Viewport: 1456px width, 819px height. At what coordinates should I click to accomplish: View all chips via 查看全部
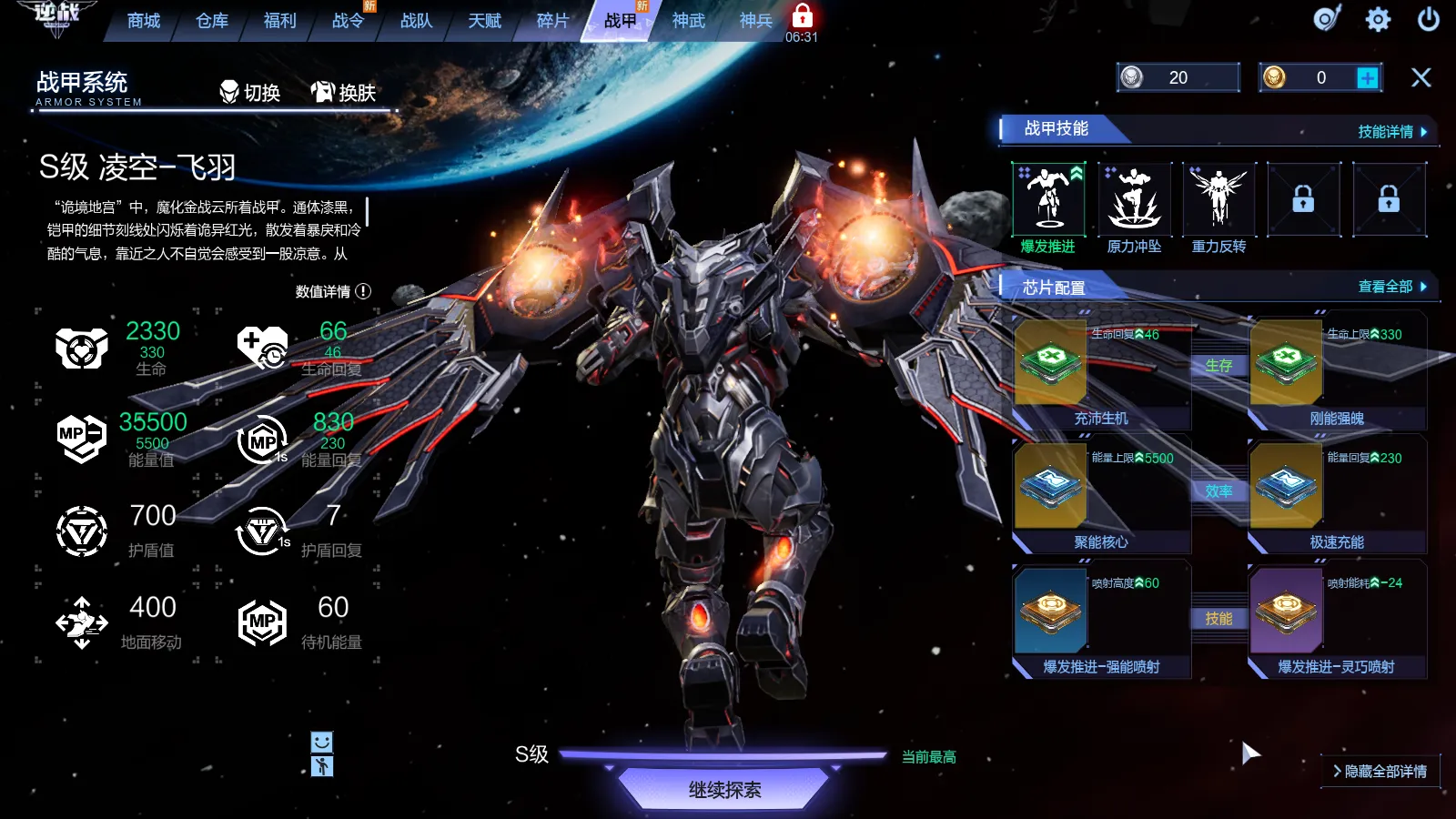pos(1391,287)
